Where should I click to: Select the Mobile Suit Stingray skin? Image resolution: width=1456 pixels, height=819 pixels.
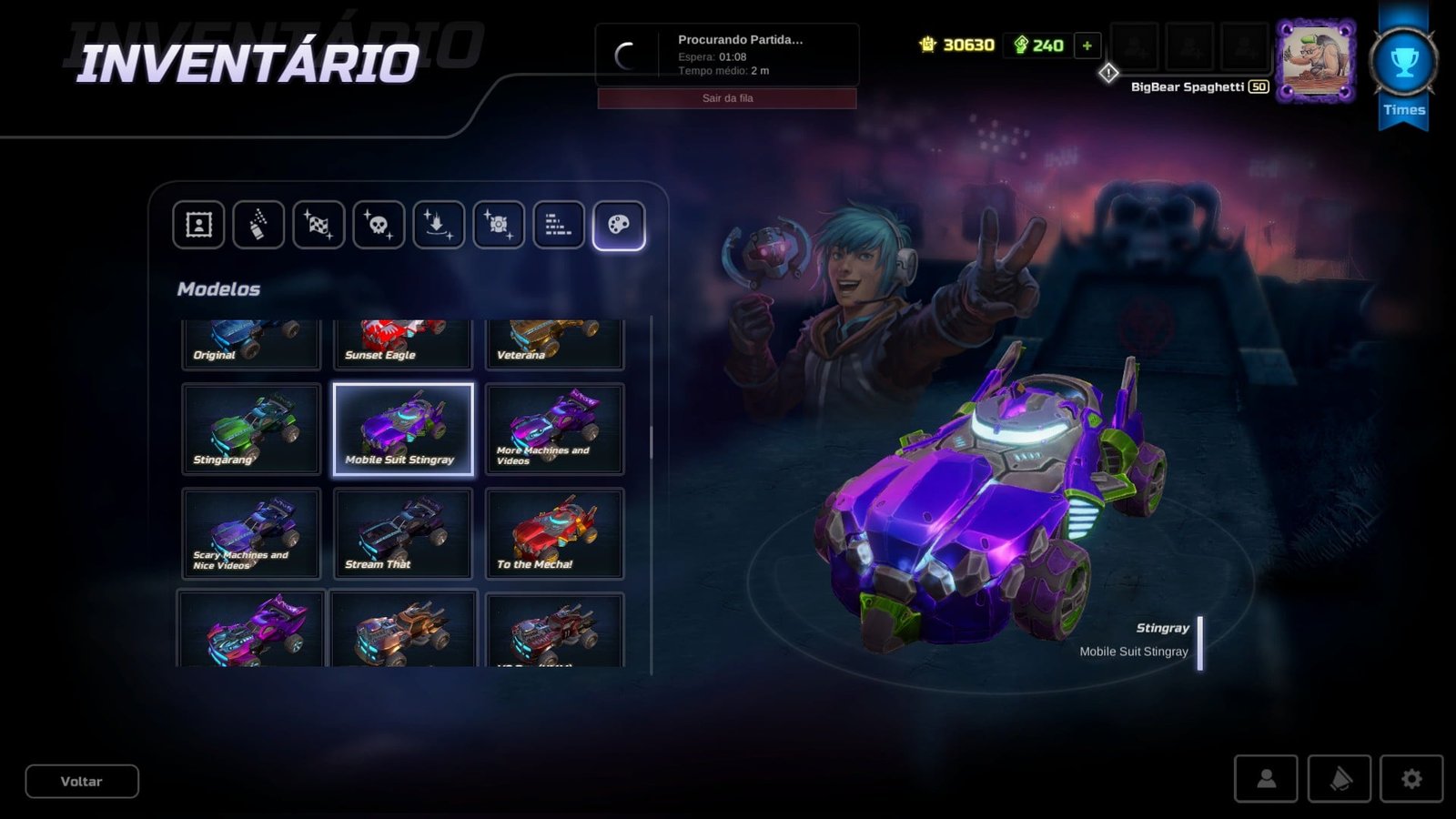pyautogui.click(x=403, y=430)
